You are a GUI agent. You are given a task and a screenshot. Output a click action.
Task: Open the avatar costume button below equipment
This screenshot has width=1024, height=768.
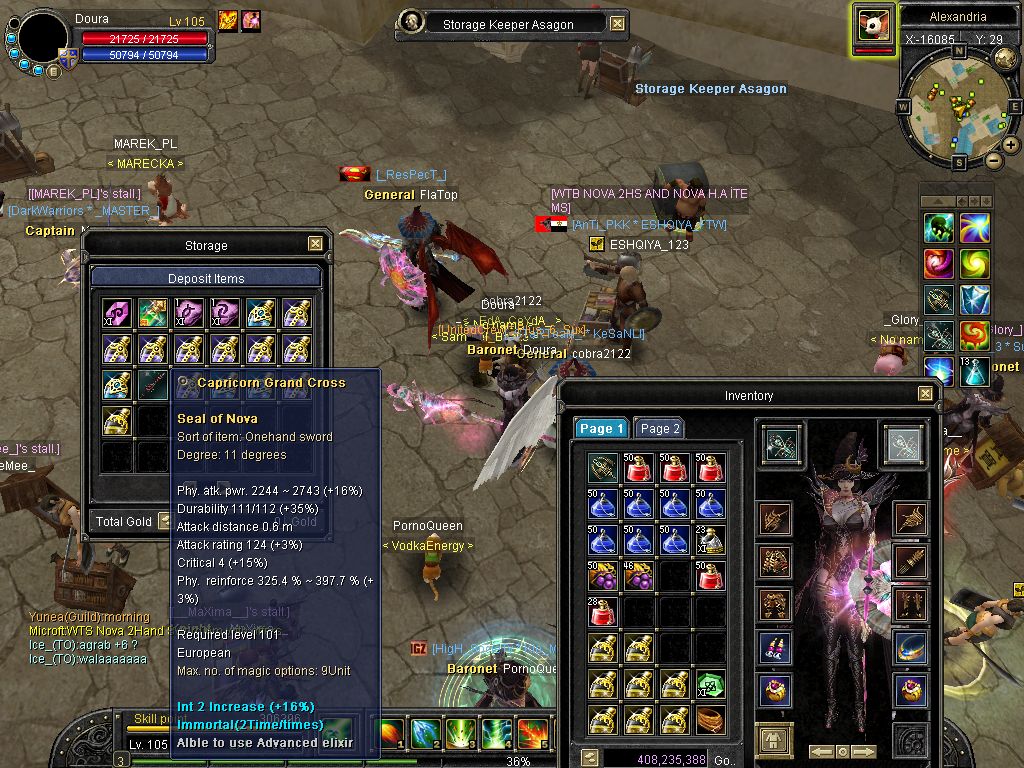tap(773, 740)
